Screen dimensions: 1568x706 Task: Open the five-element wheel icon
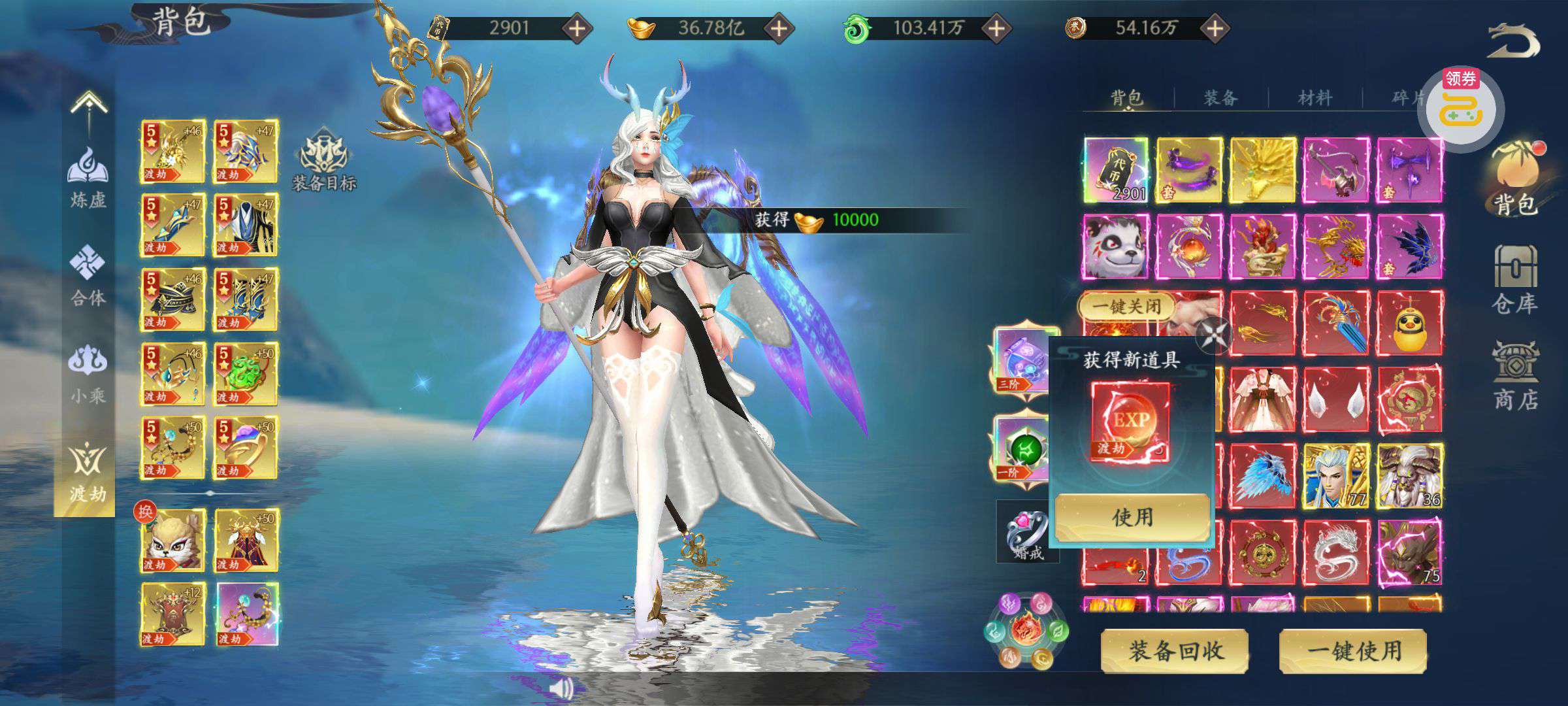(1027, 631)
